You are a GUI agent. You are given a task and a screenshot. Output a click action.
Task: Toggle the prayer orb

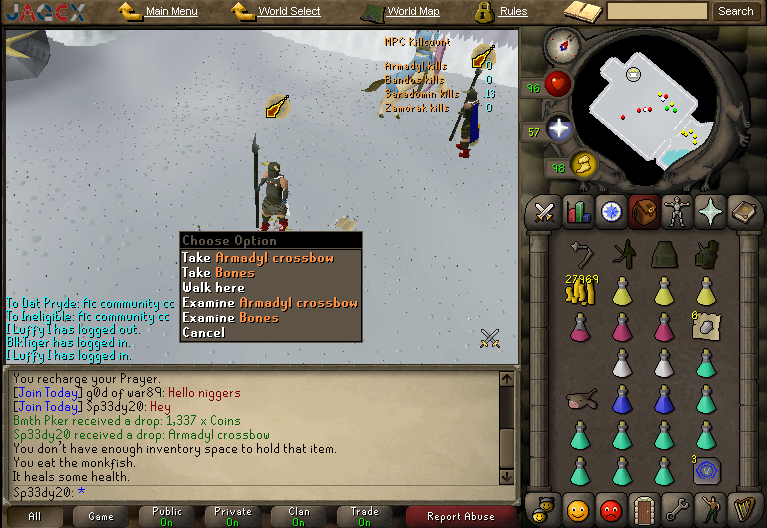pos(558,129)
